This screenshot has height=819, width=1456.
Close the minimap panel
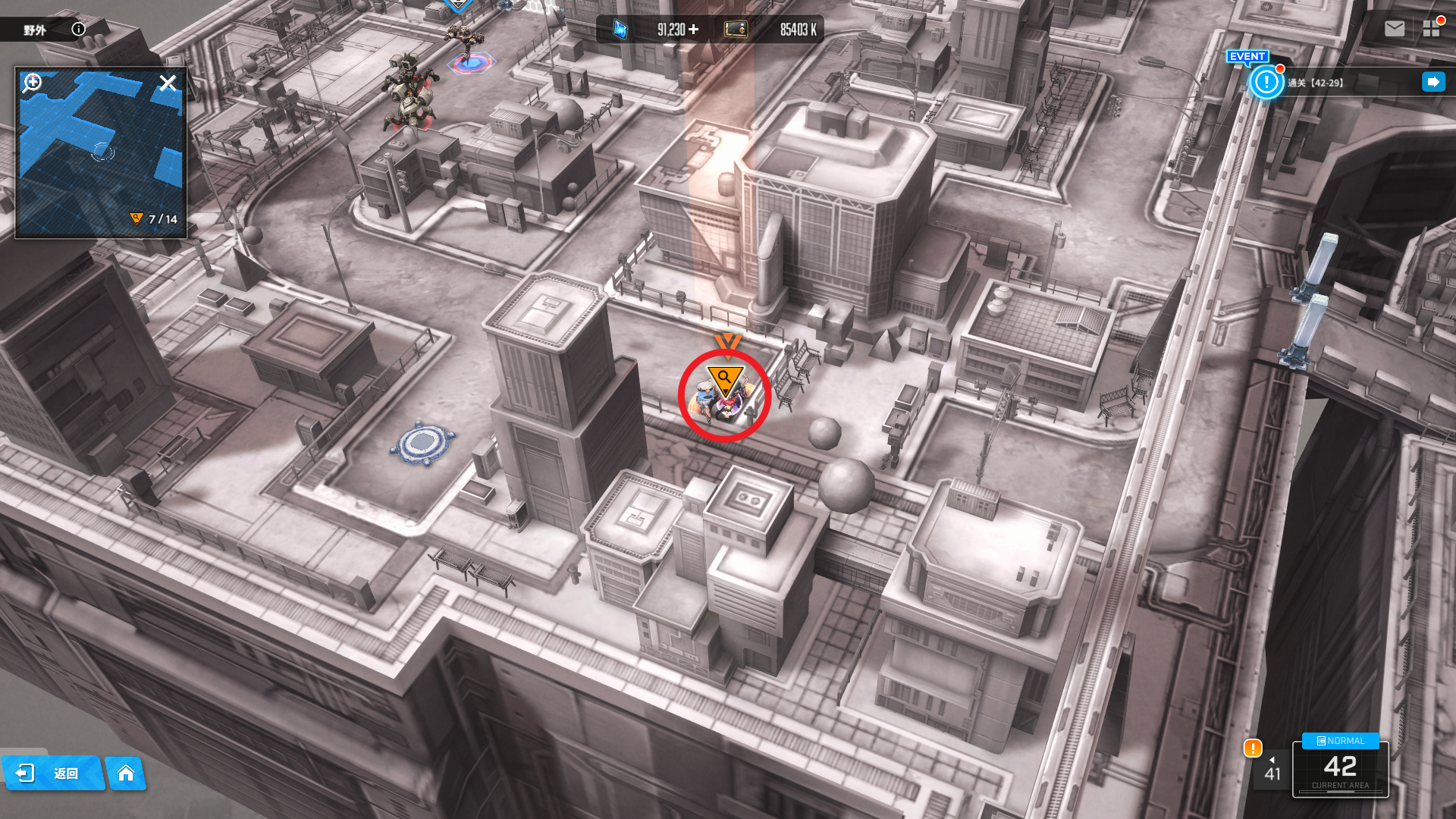click(x=168, y=83)
